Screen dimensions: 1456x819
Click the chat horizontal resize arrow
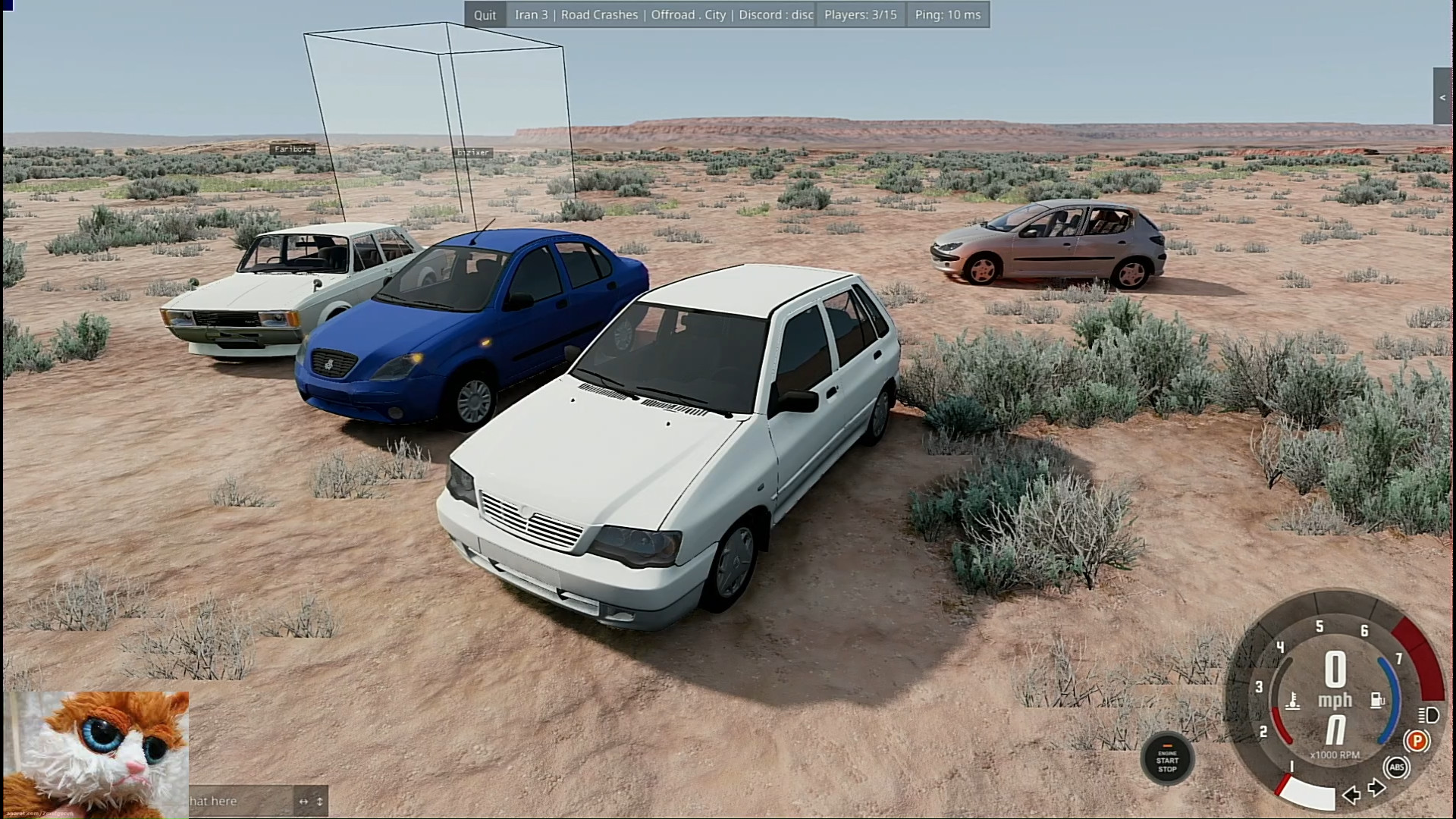tap(303, 802)
